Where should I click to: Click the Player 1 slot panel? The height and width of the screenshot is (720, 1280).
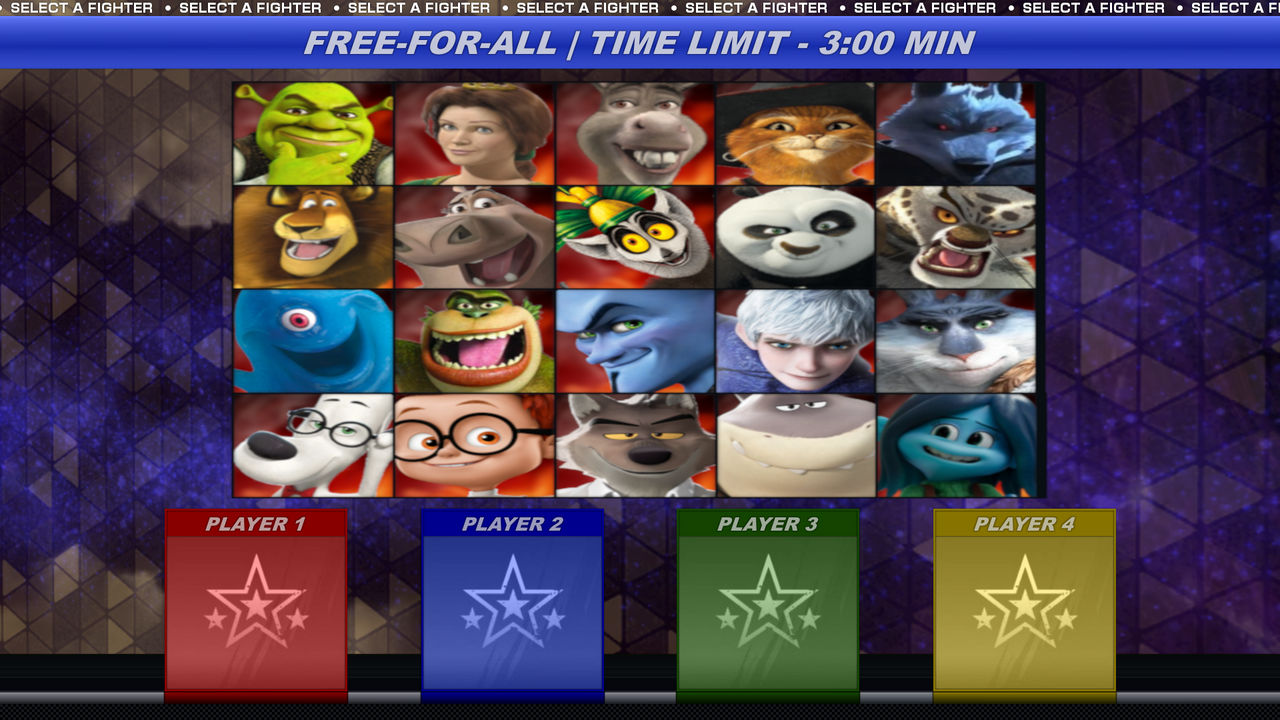[x=255, y=600]
